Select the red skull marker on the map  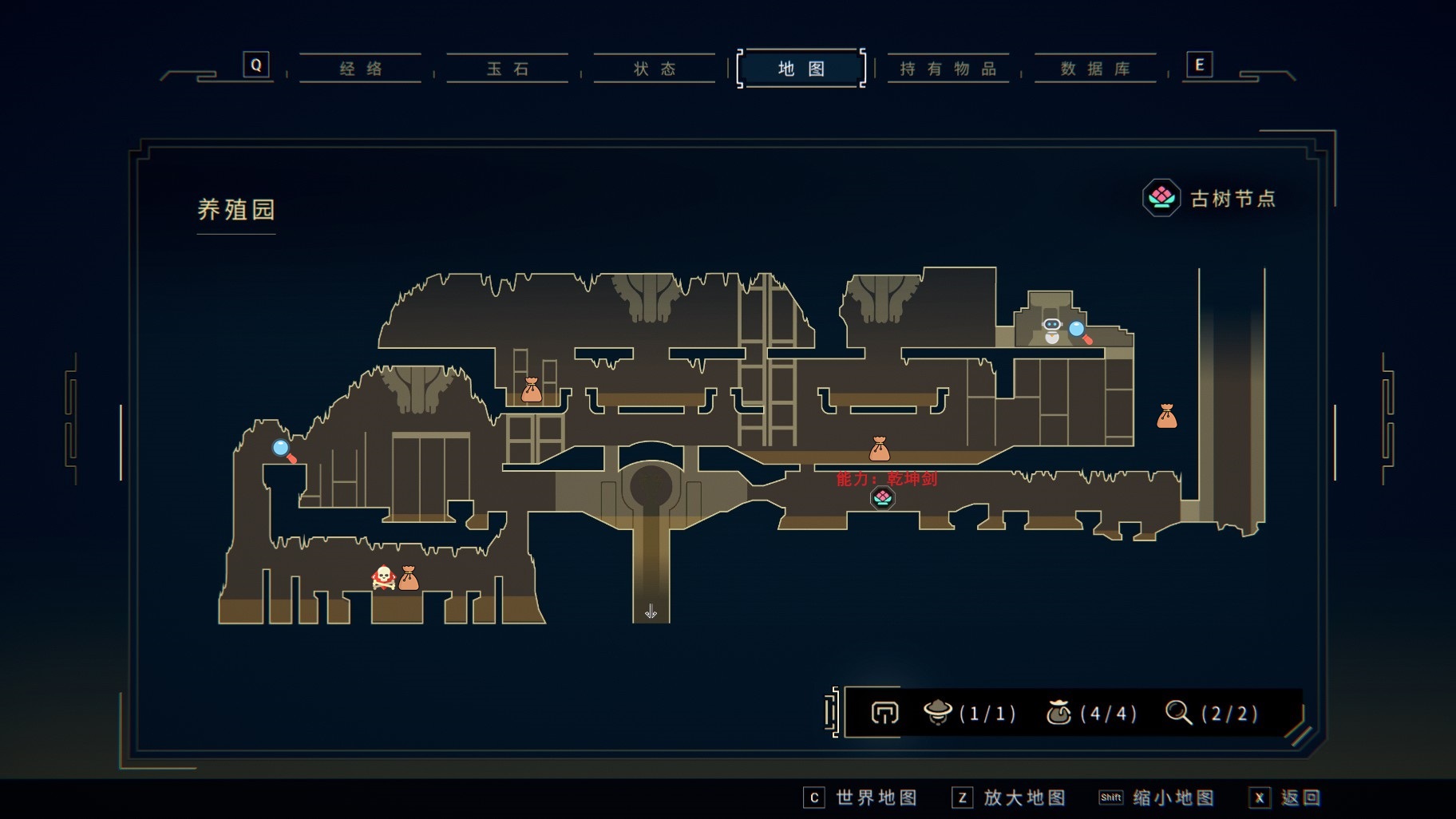(384, 577)
